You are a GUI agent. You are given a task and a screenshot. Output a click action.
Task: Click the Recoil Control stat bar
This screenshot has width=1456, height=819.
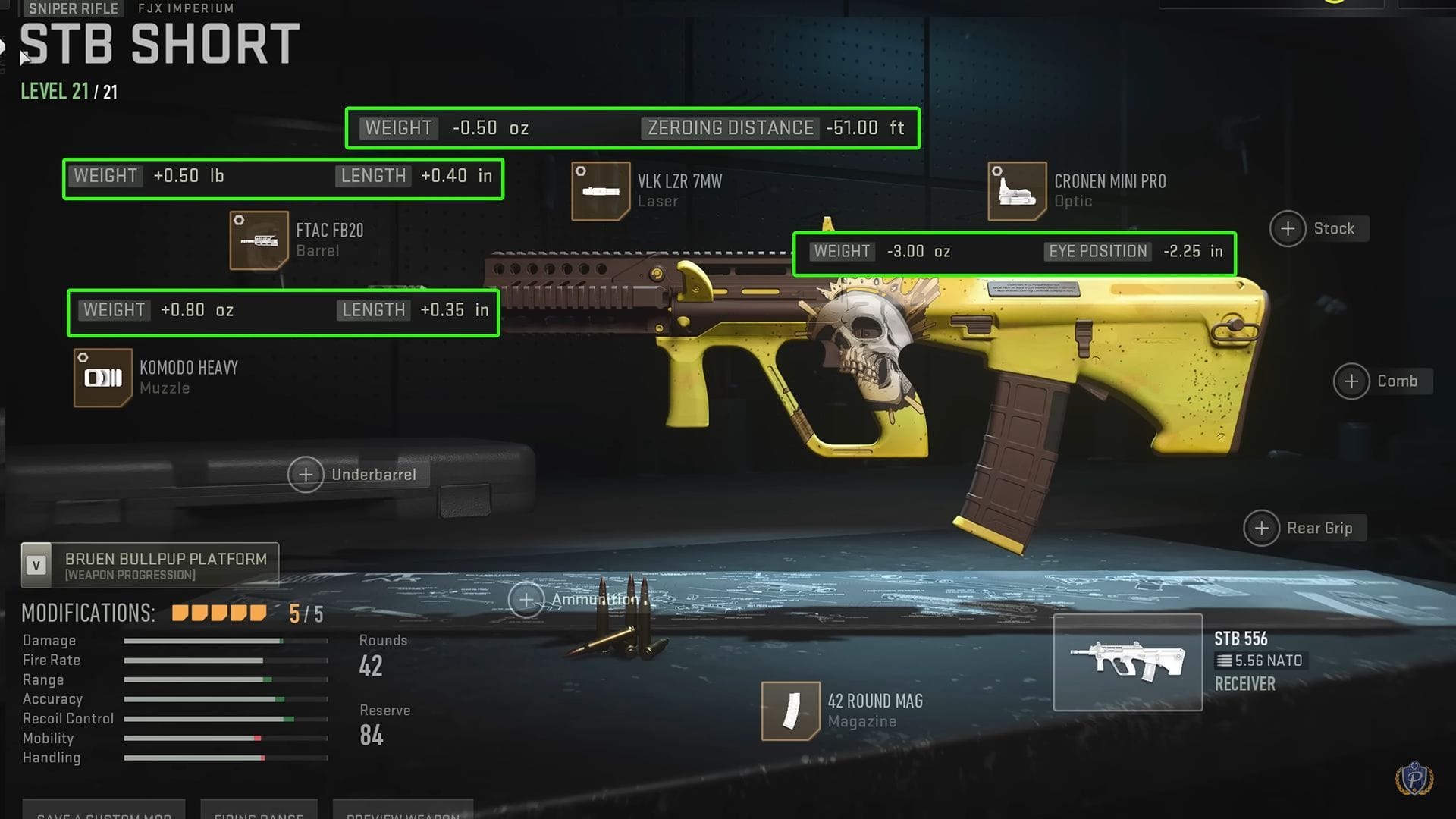coord(224,718)
